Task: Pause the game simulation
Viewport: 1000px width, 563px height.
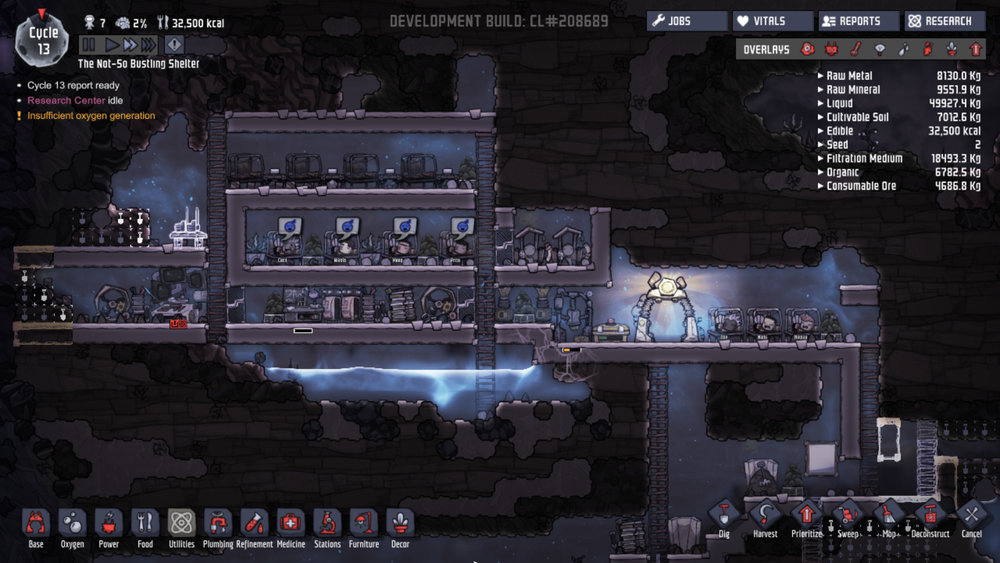Action: coord(88,44)
